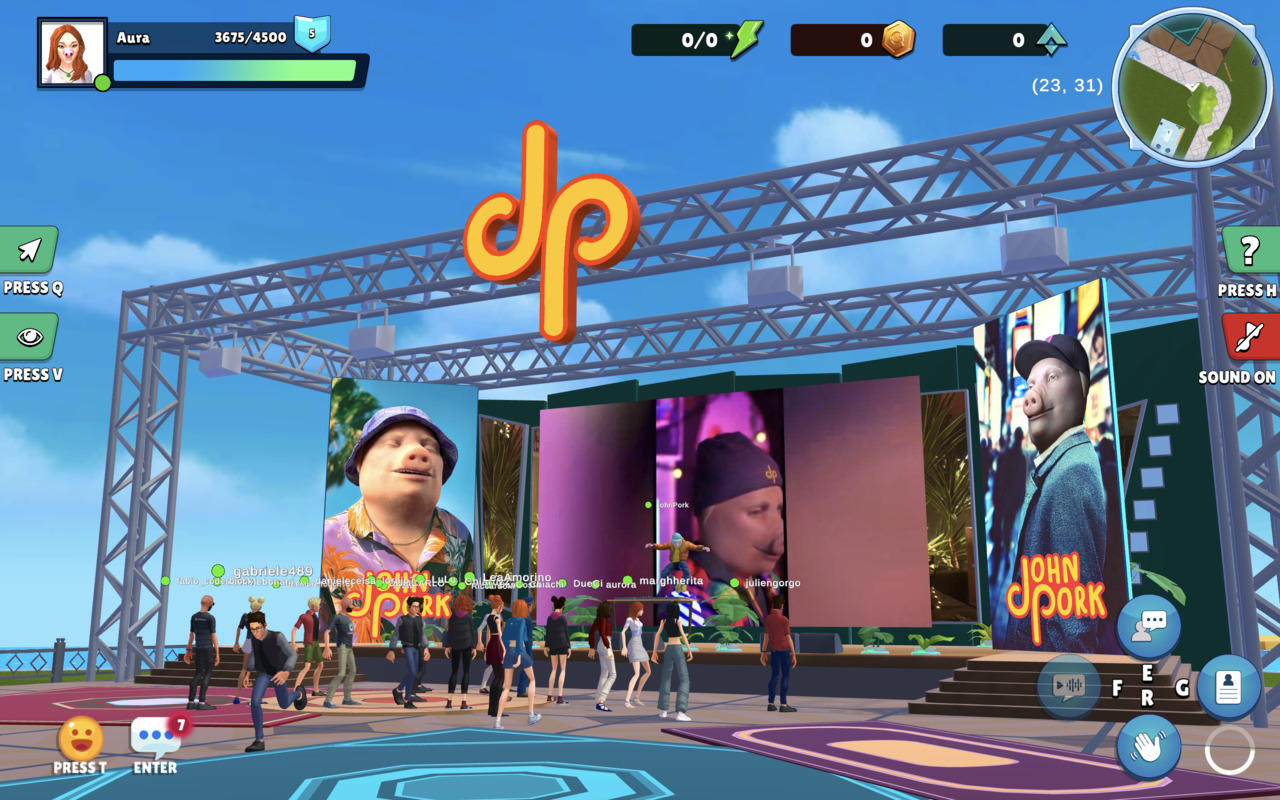Open the chat with 7 unread messages
The height and width of the screenshot is (800, 1280).
[155, 738]
